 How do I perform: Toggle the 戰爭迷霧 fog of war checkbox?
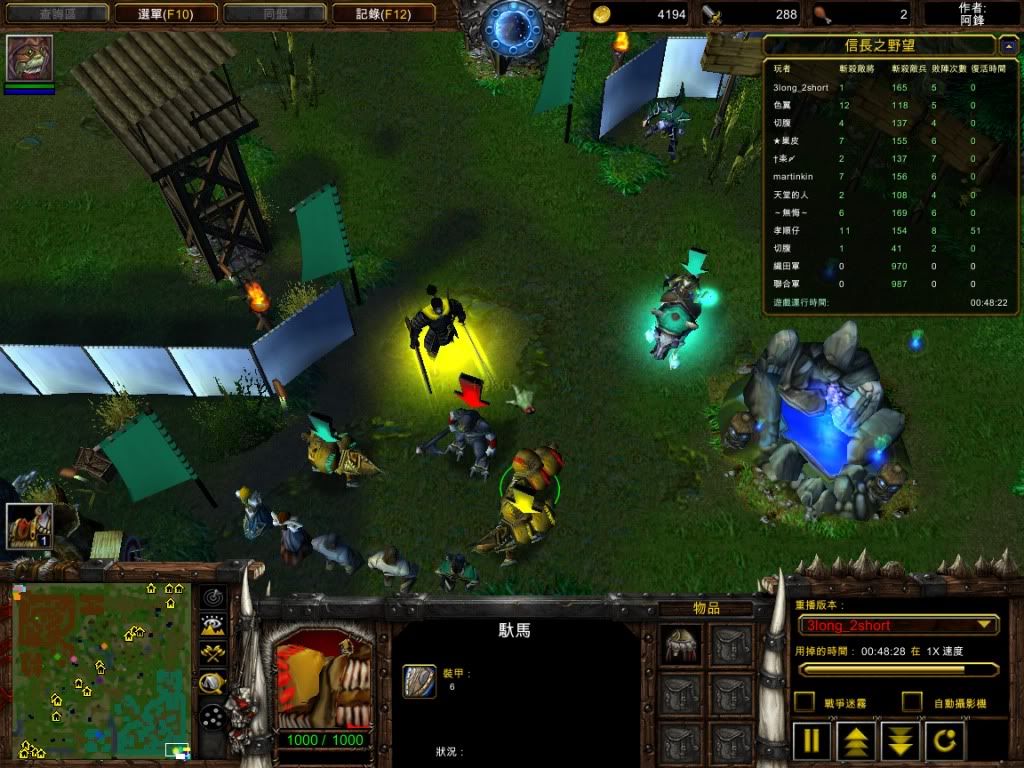[x=804, y=702]
